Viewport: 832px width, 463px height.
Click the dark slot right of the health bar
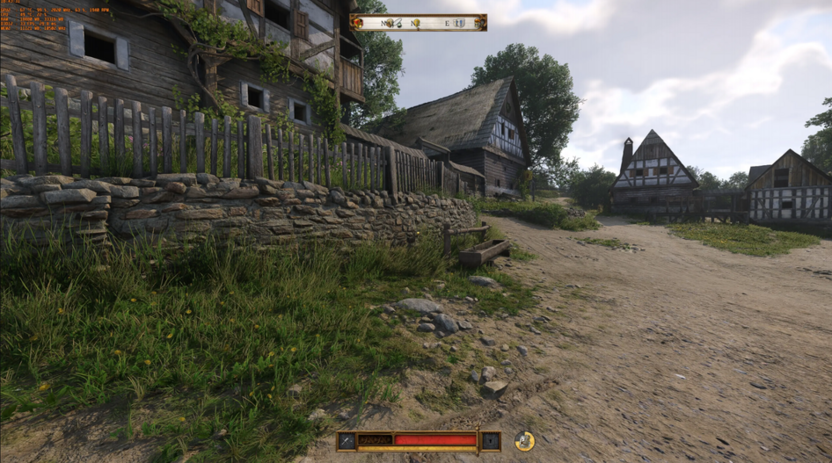491,440
